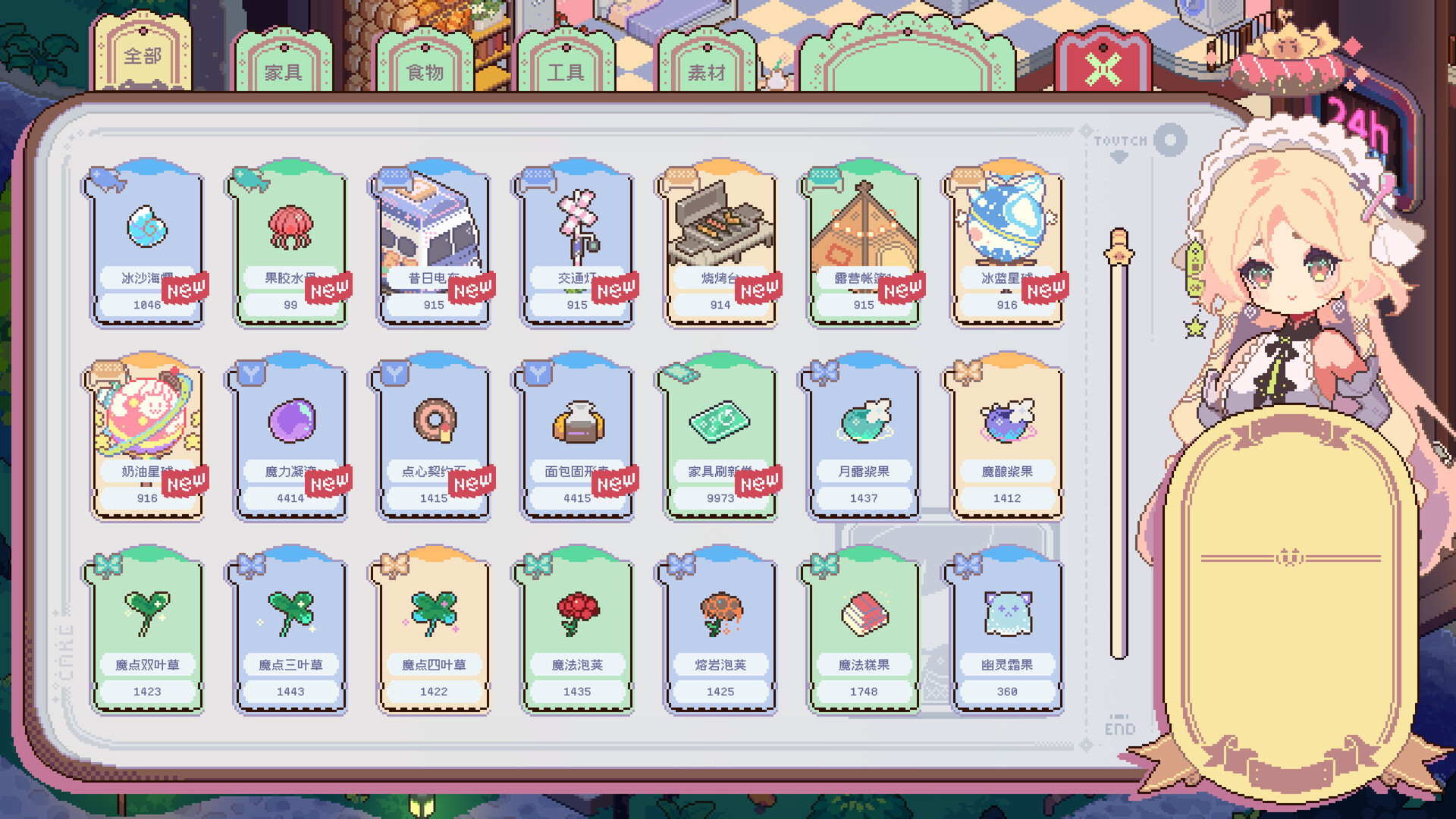This screenshot has height=819, width=1456.
Task: Click the NEW badge on 奶油星球
Action: pyautogui.click(x=183, y=482)
